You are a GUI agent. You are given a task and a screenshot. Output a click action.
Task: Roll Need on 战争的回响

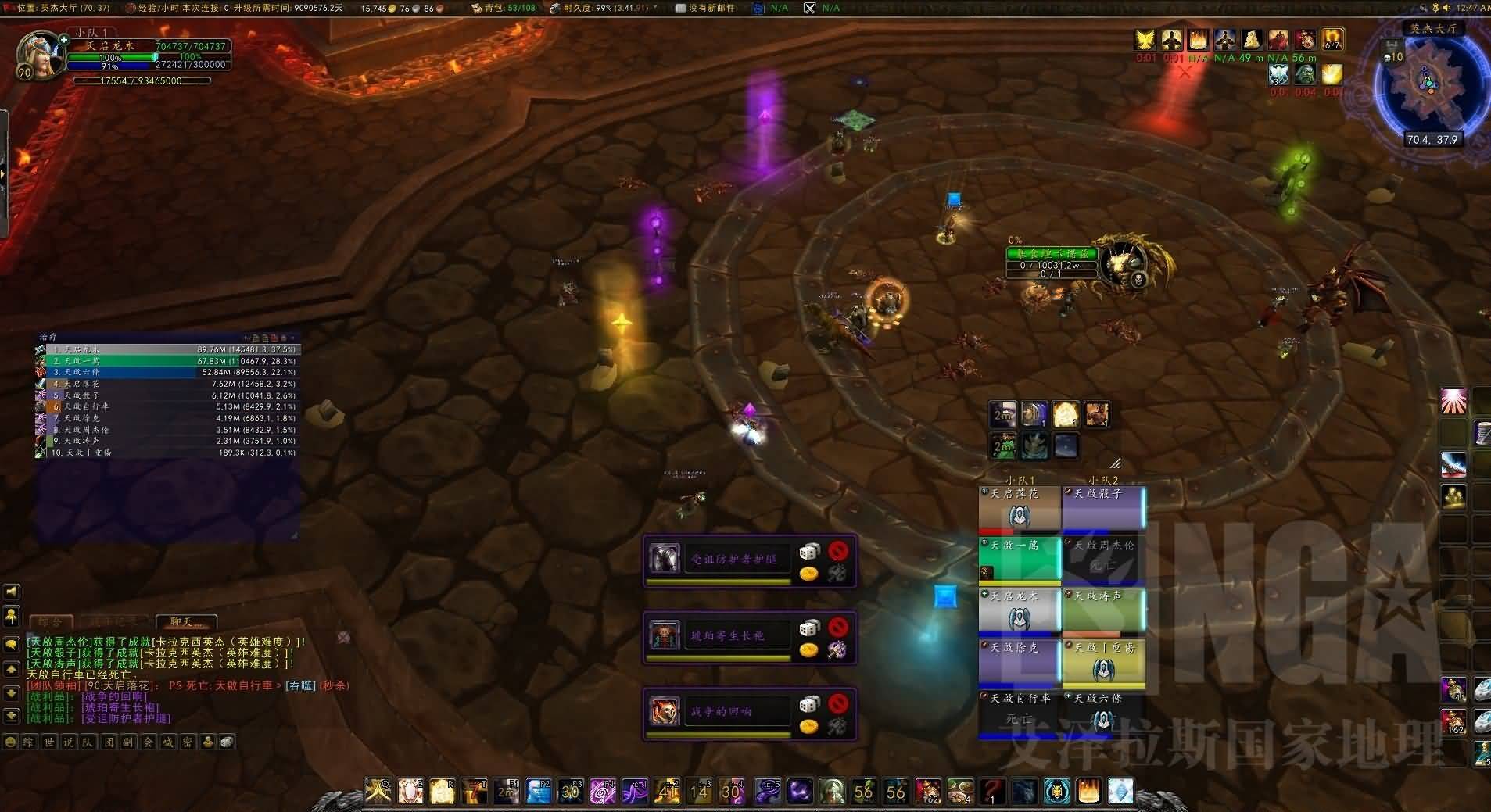(808, 704)
